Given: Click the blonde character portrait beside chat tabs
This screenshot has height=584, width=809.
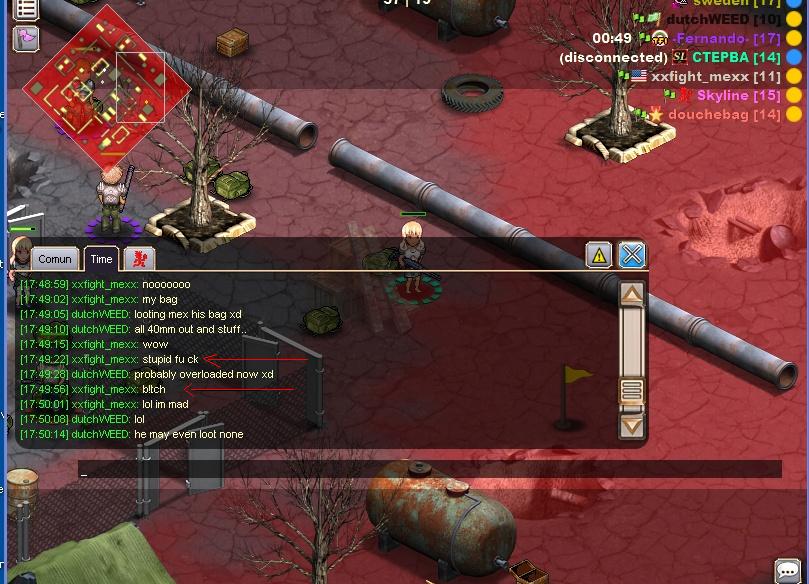Looking at the screenshot, I should point(20,252).
